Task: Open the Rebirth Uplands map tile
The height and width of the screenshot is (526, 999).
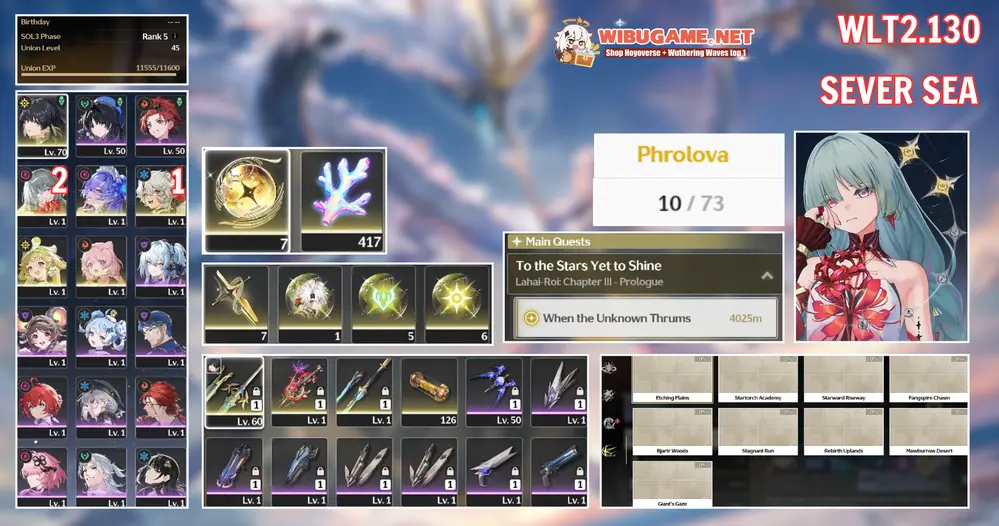Action: tap(841, 431)
